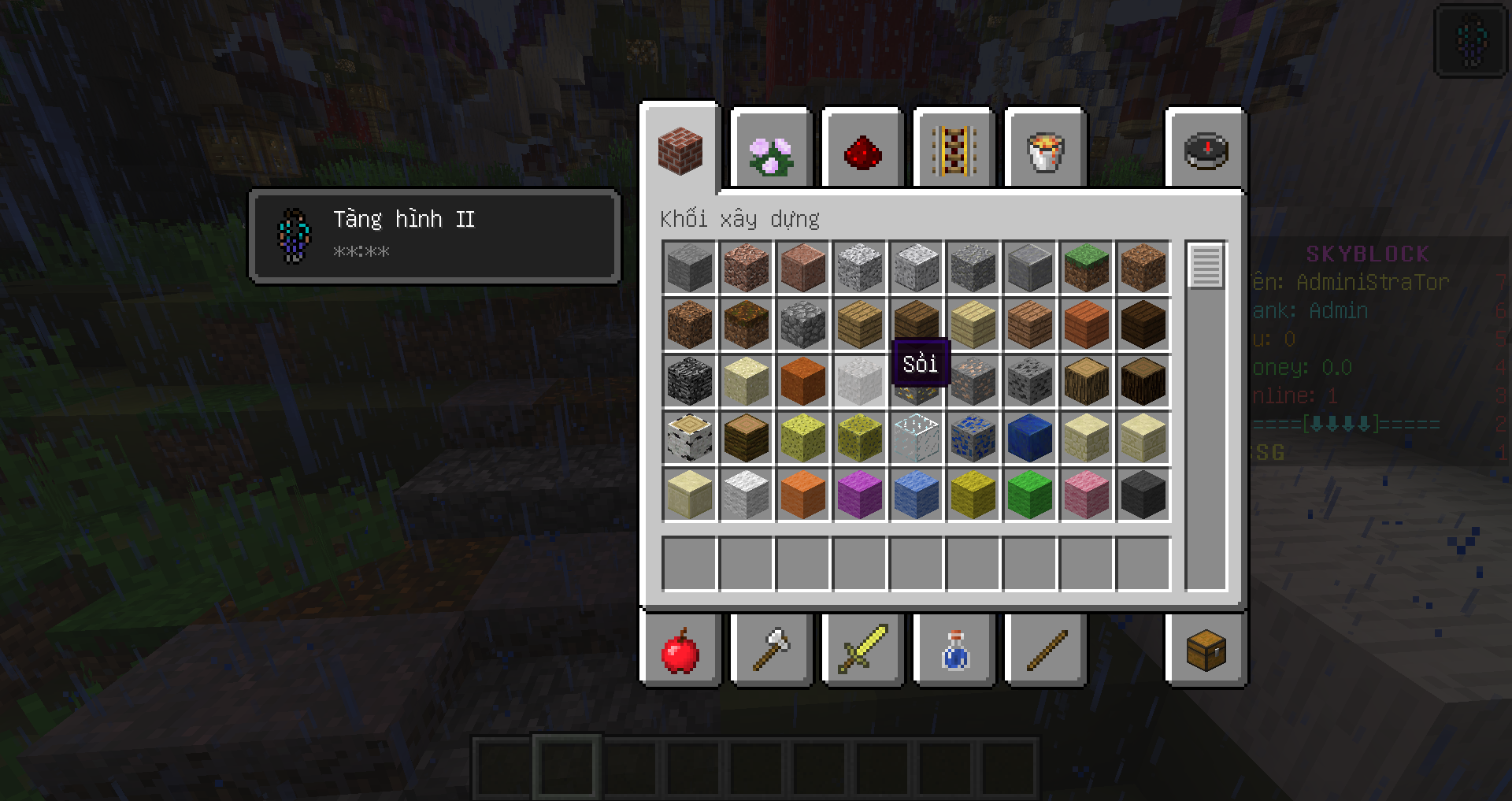Select the green wool block

(x=1029, y=495)
